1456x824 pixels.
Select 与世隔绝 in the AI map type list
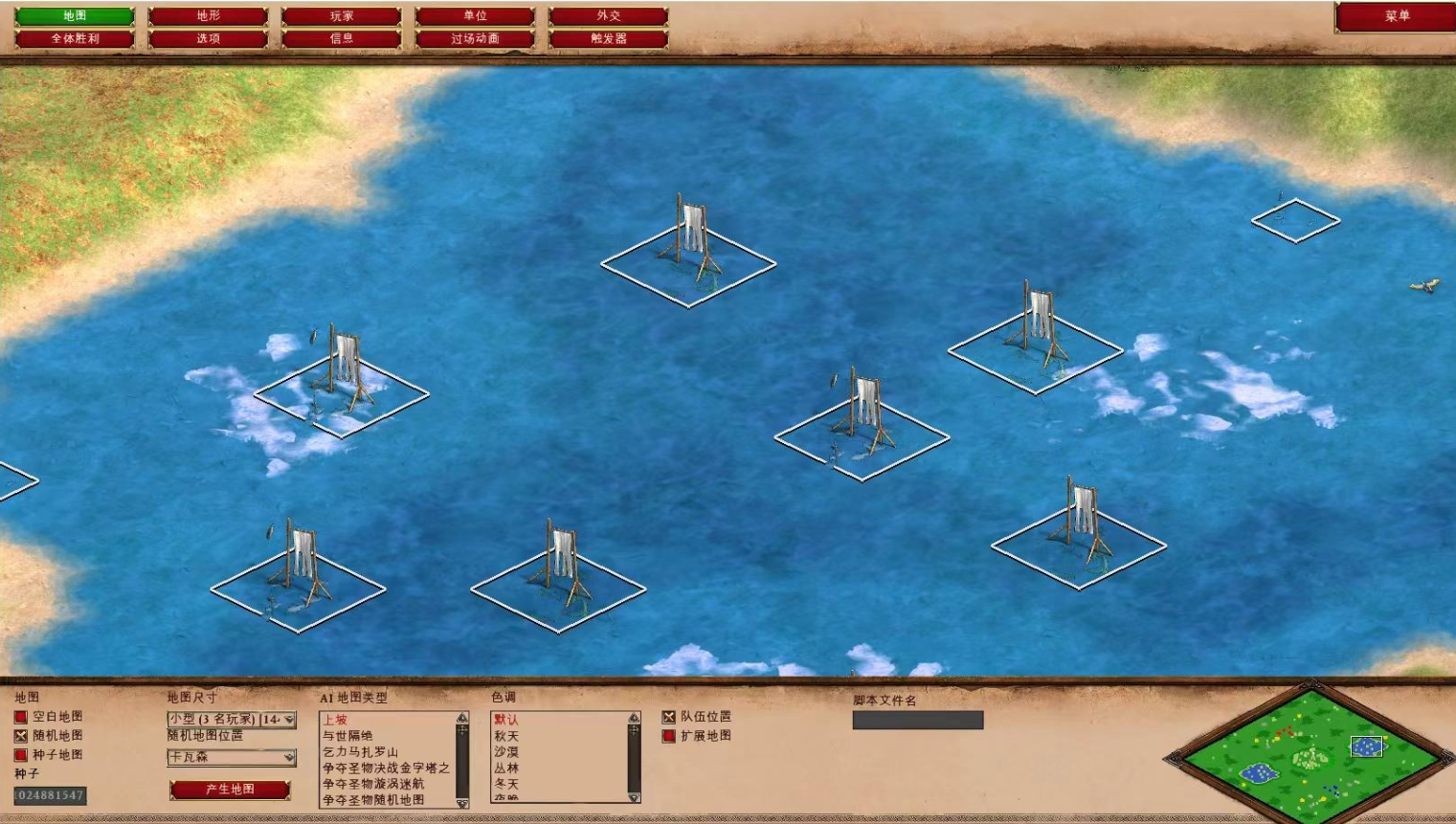(x=347, y=736)
